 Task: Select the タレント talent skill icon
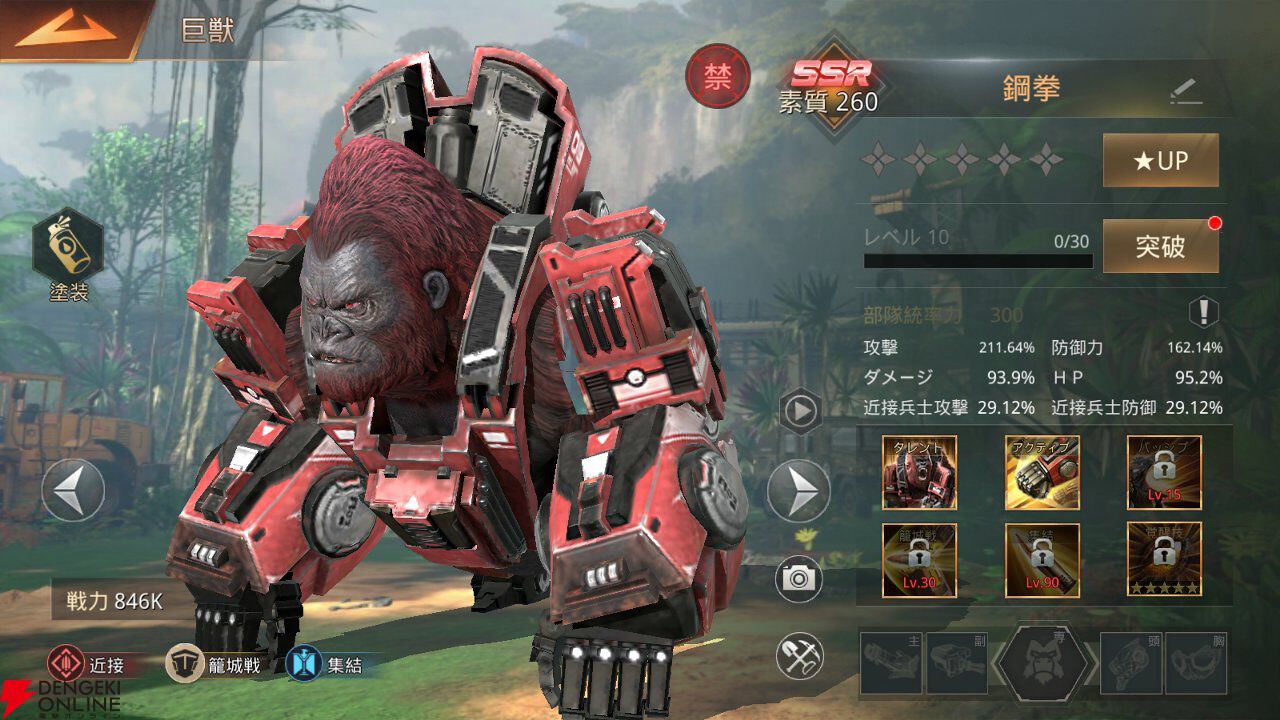tap(919, 472)
